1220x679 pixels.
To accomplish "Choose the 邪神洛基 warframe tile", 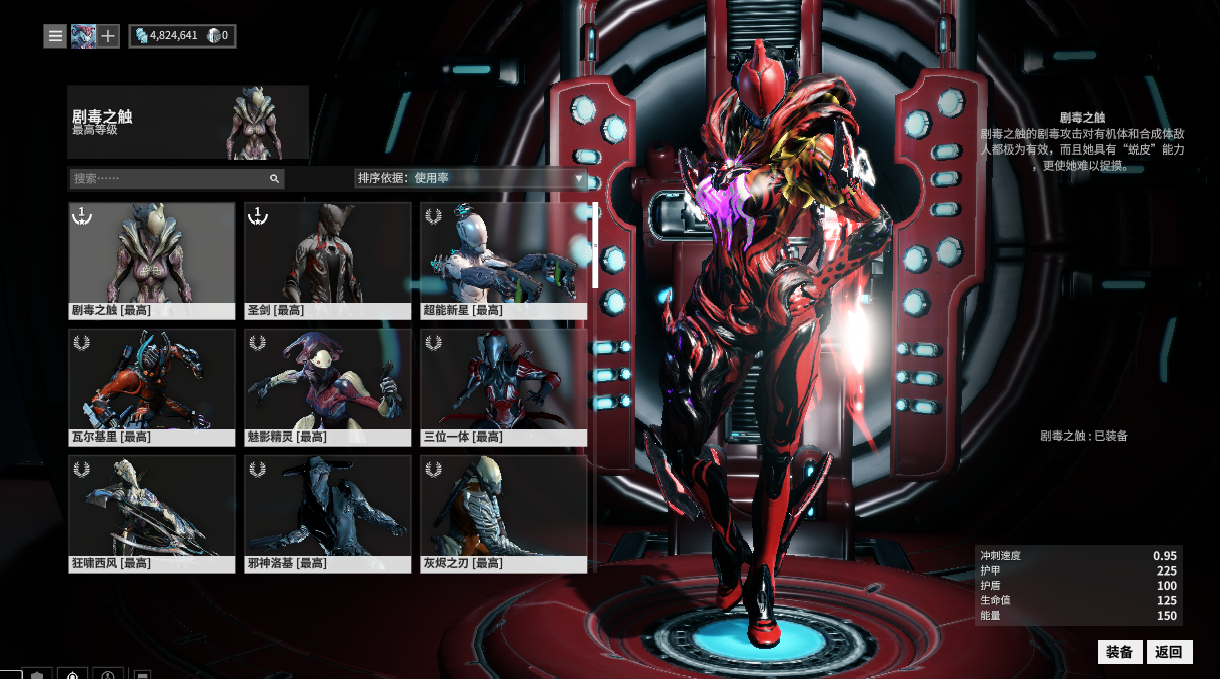I will (x=328, y=513).
